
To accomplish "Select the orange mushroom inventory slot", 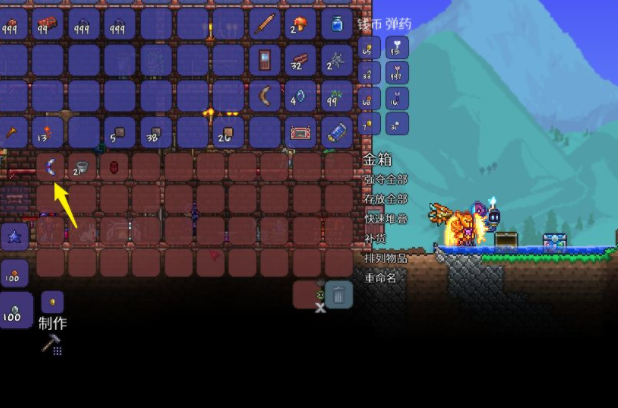I will 301,23.
